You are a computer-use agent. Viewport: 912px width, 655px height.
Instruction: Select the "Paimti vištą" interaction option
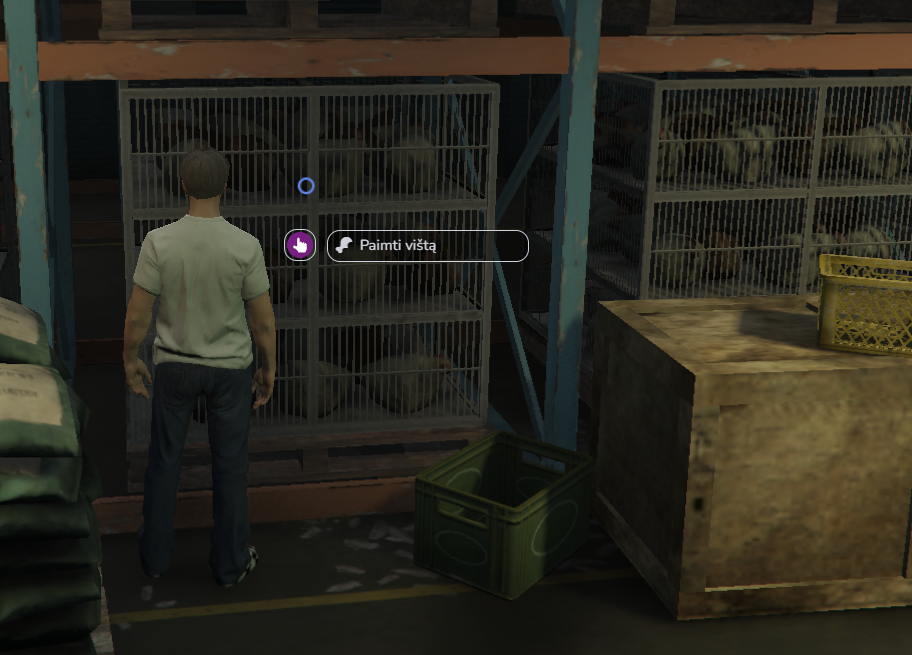coord(427,246)
